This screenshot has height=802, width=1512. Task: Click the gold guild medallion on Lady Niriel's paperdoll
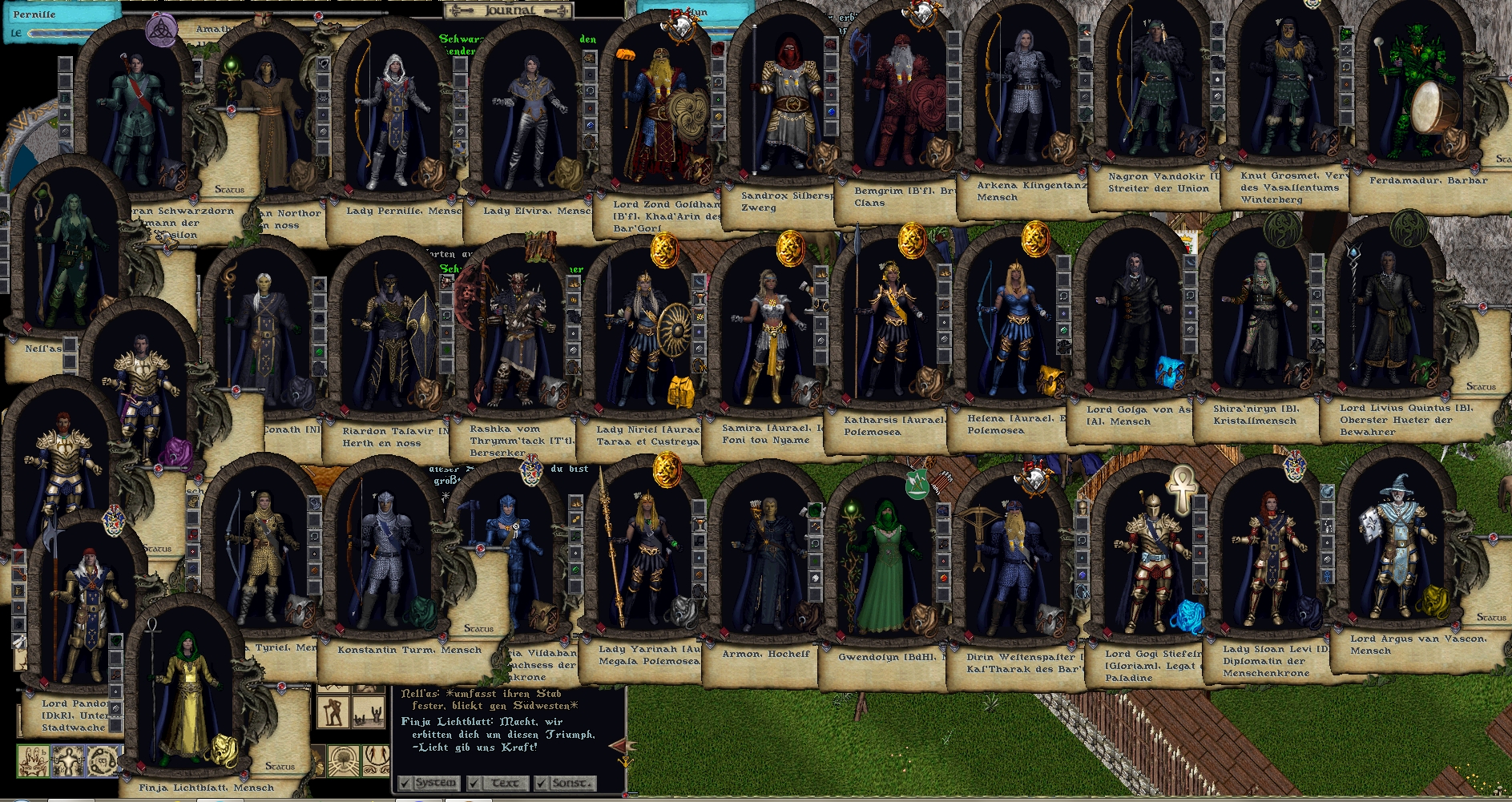[x=664, y=251]
